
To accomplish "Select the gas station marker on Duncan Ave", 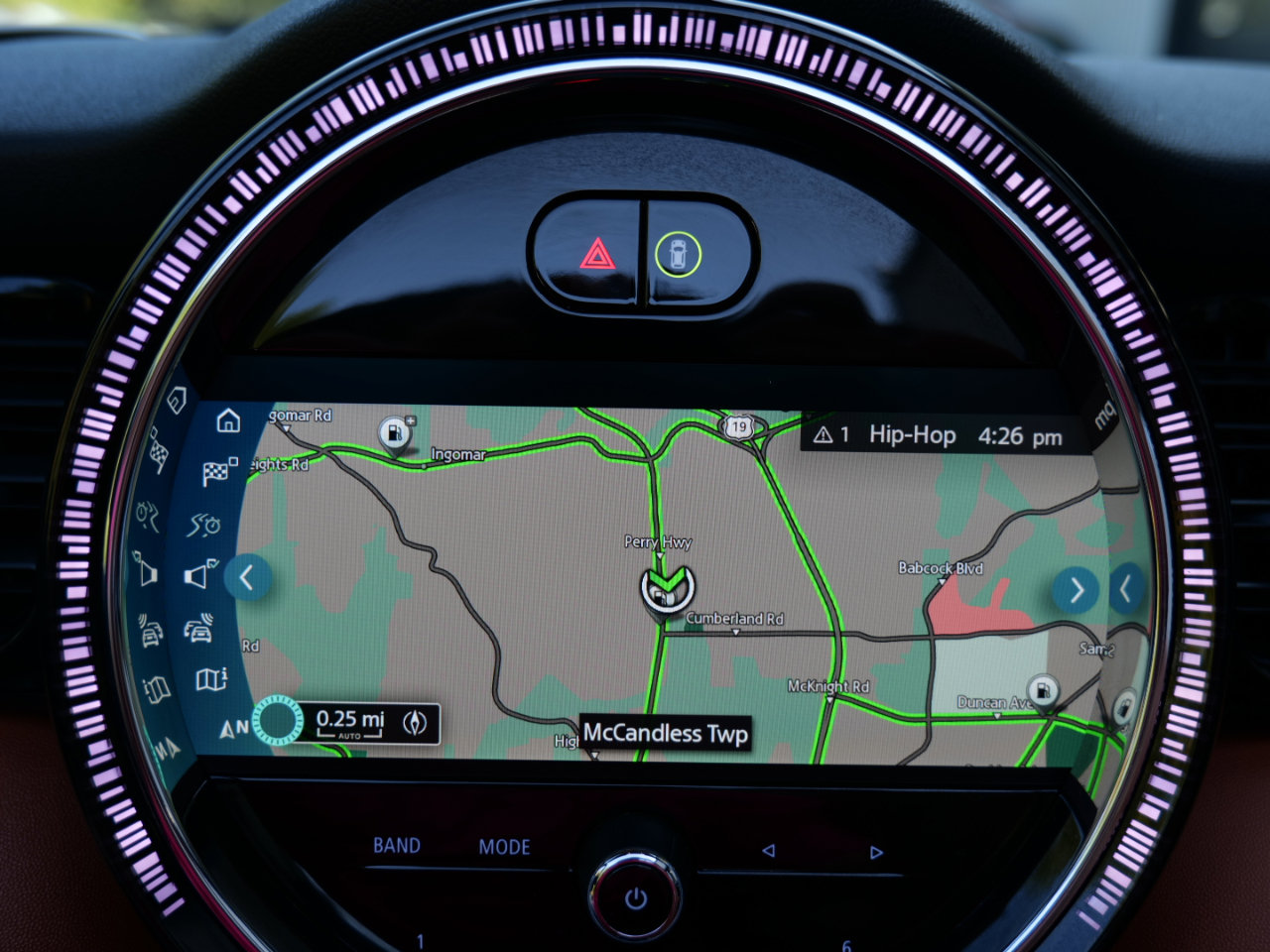I will 1041,688.
